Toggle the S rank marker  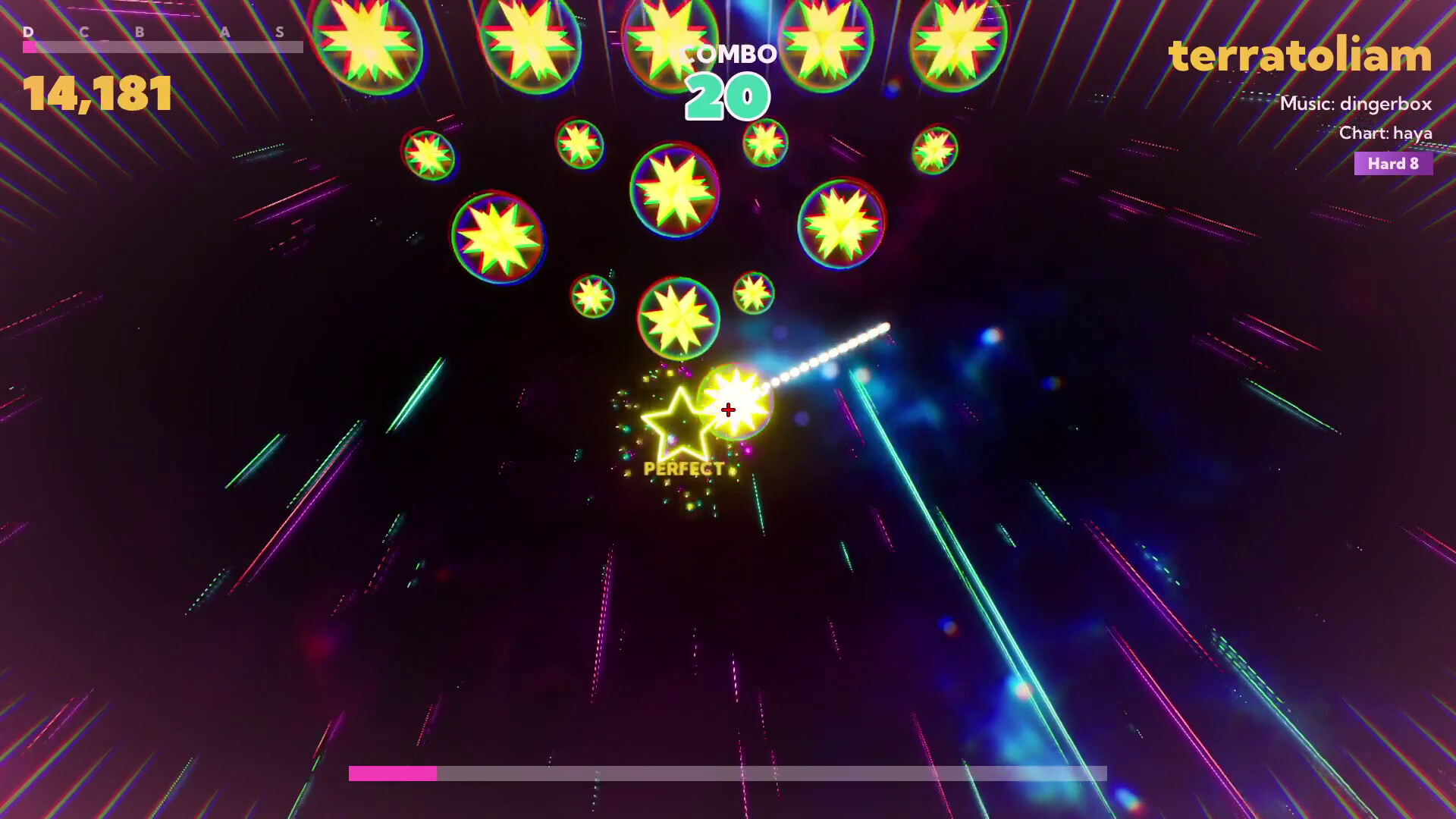click(281, 33)
